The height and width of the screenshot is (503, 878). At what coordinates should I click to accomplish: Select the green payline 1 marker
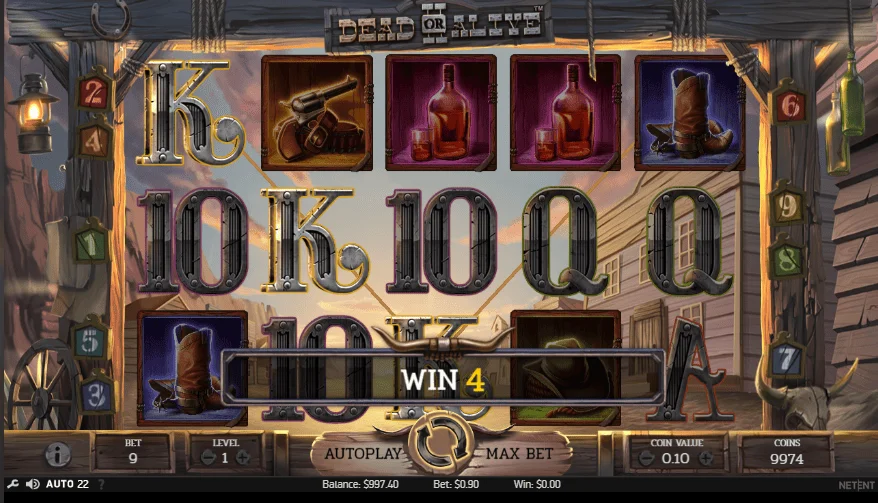[92, 241]
